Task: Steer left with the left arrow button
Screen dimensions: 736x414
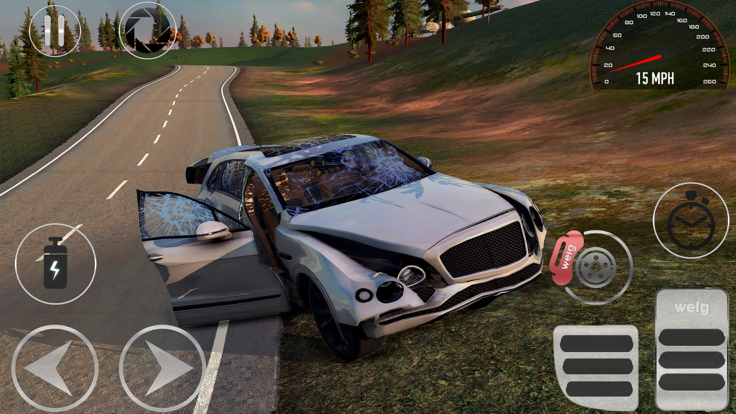Action: tap(55, 367)
